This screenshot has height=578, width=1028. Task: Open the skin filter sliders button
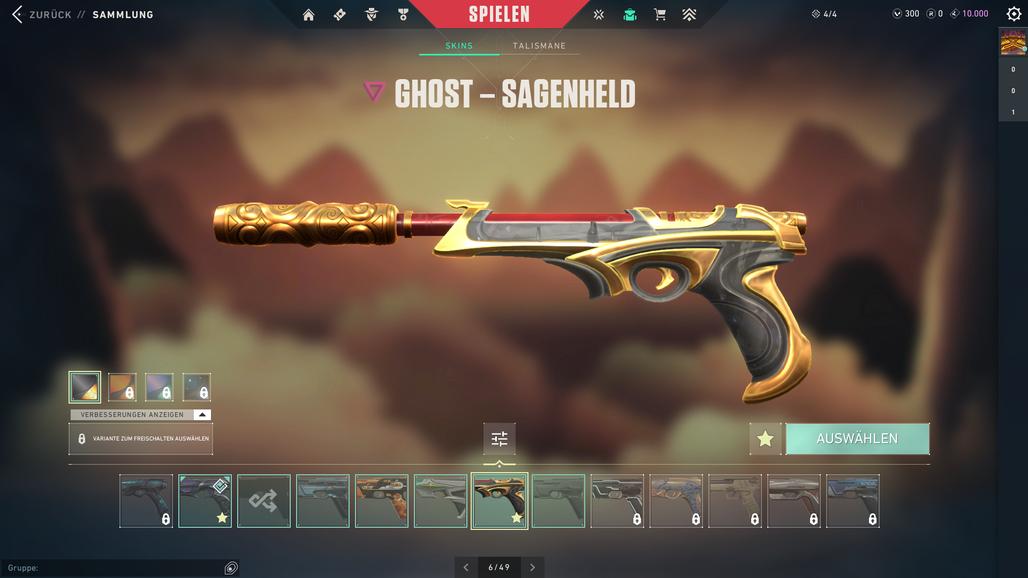click(499, 439)
